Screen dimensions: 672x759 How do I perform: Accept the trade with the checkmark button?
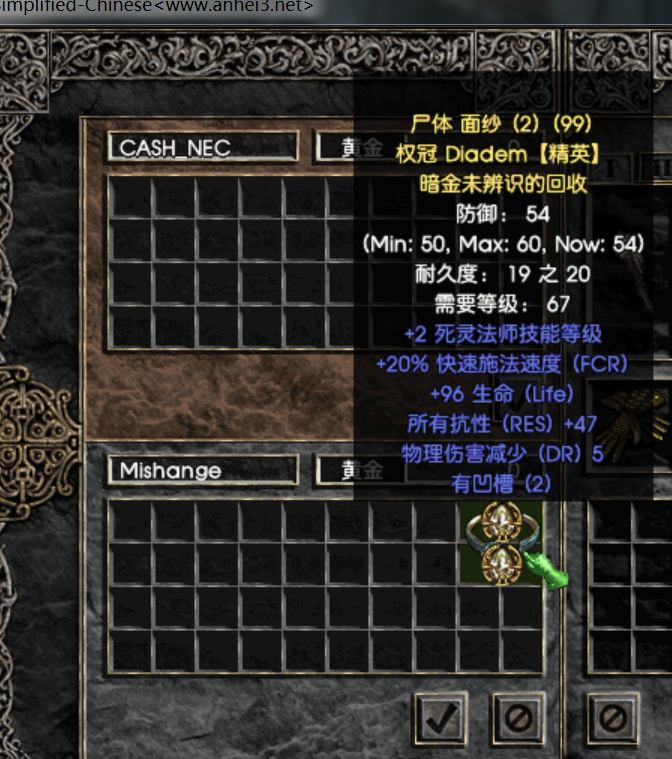441,717
